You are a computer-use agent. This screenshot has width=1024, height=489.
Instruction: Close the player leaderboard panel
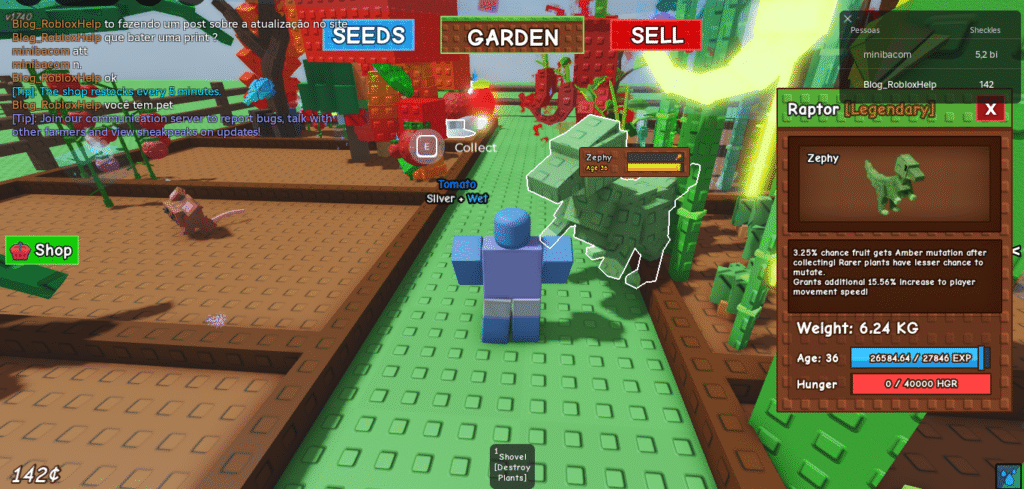[848, 18]
